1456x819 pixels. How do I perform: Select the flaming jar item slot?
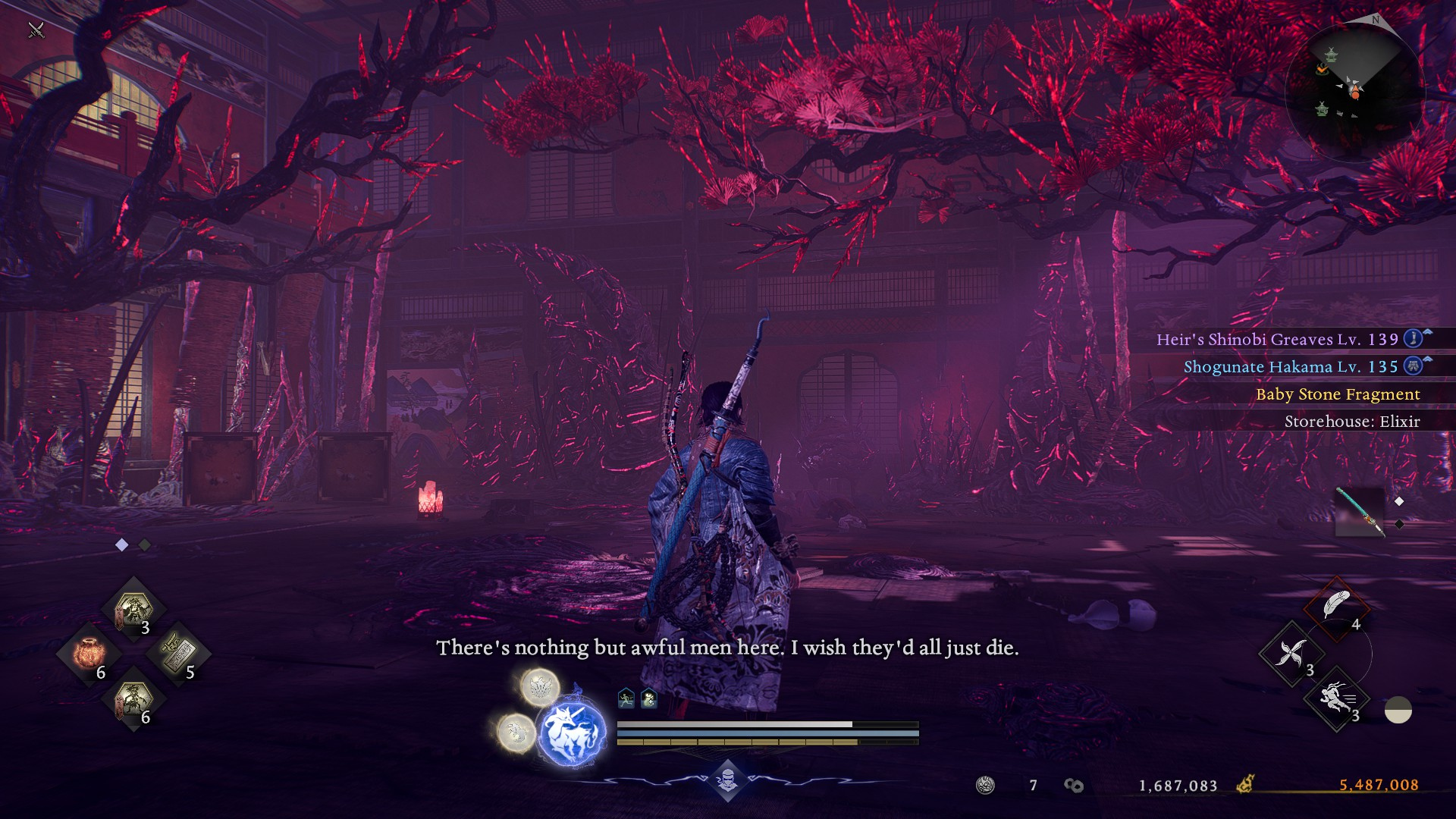click(x=89, y=654)
